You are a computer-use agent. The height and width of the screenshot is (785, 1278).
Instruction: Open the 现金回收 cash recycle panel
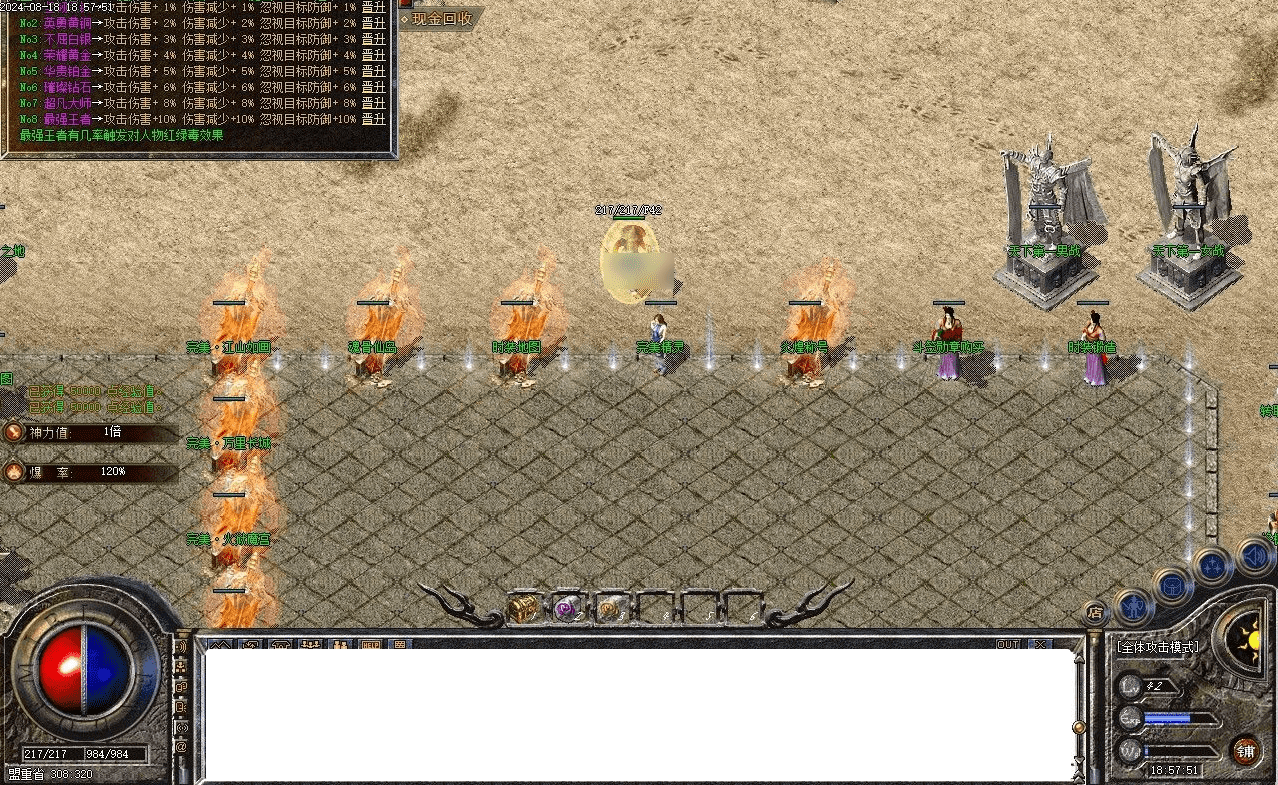point(437,19)
